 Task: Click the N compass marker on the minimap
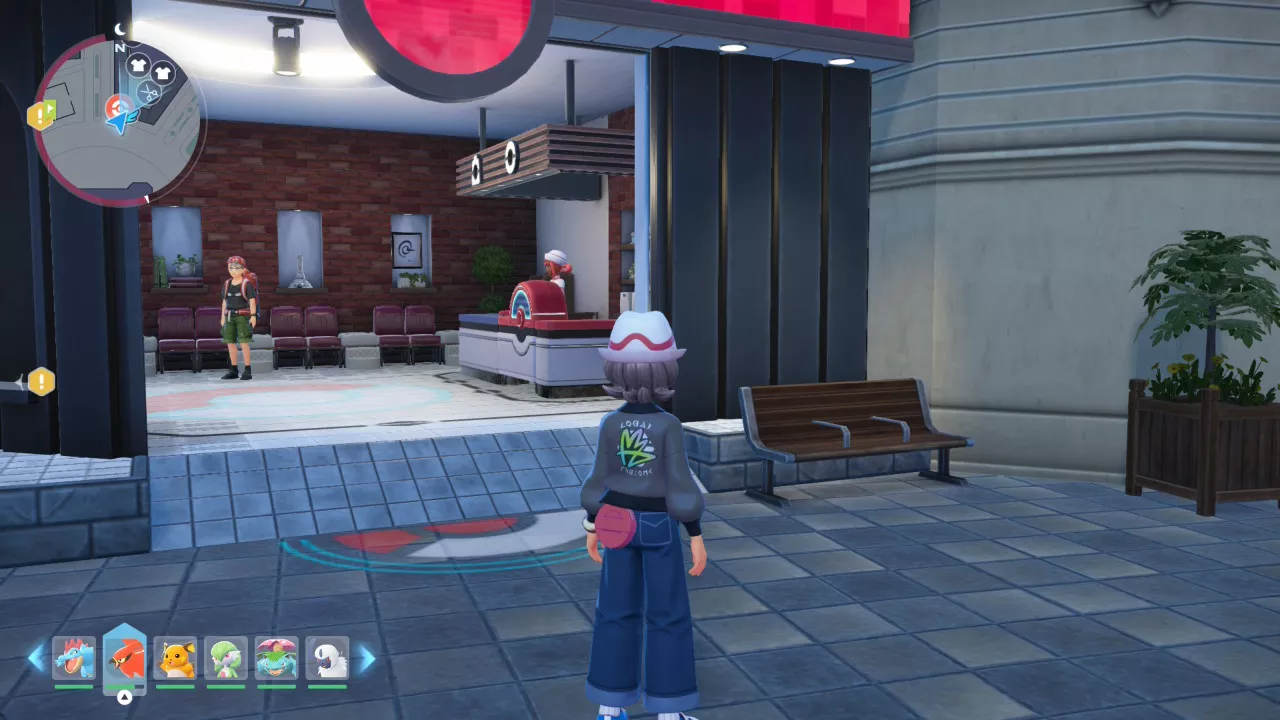point(119,47)
